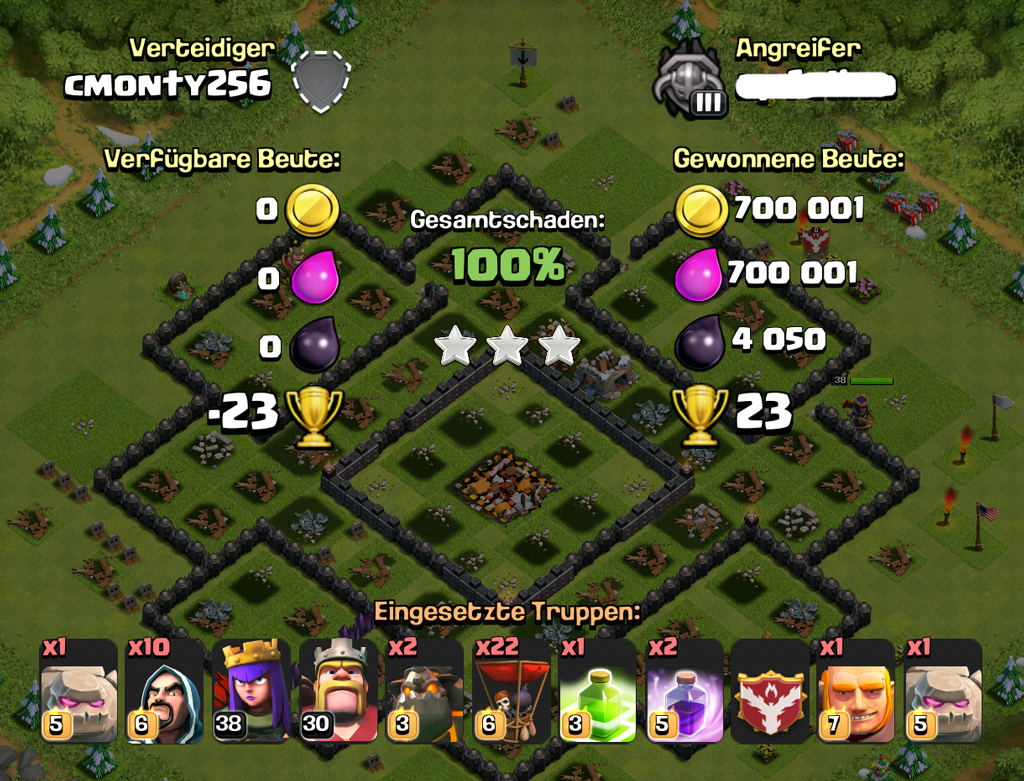This screenshot has height=781, width=1024.
Task: Click the defender's unranked shield badge
Action: 322,80
